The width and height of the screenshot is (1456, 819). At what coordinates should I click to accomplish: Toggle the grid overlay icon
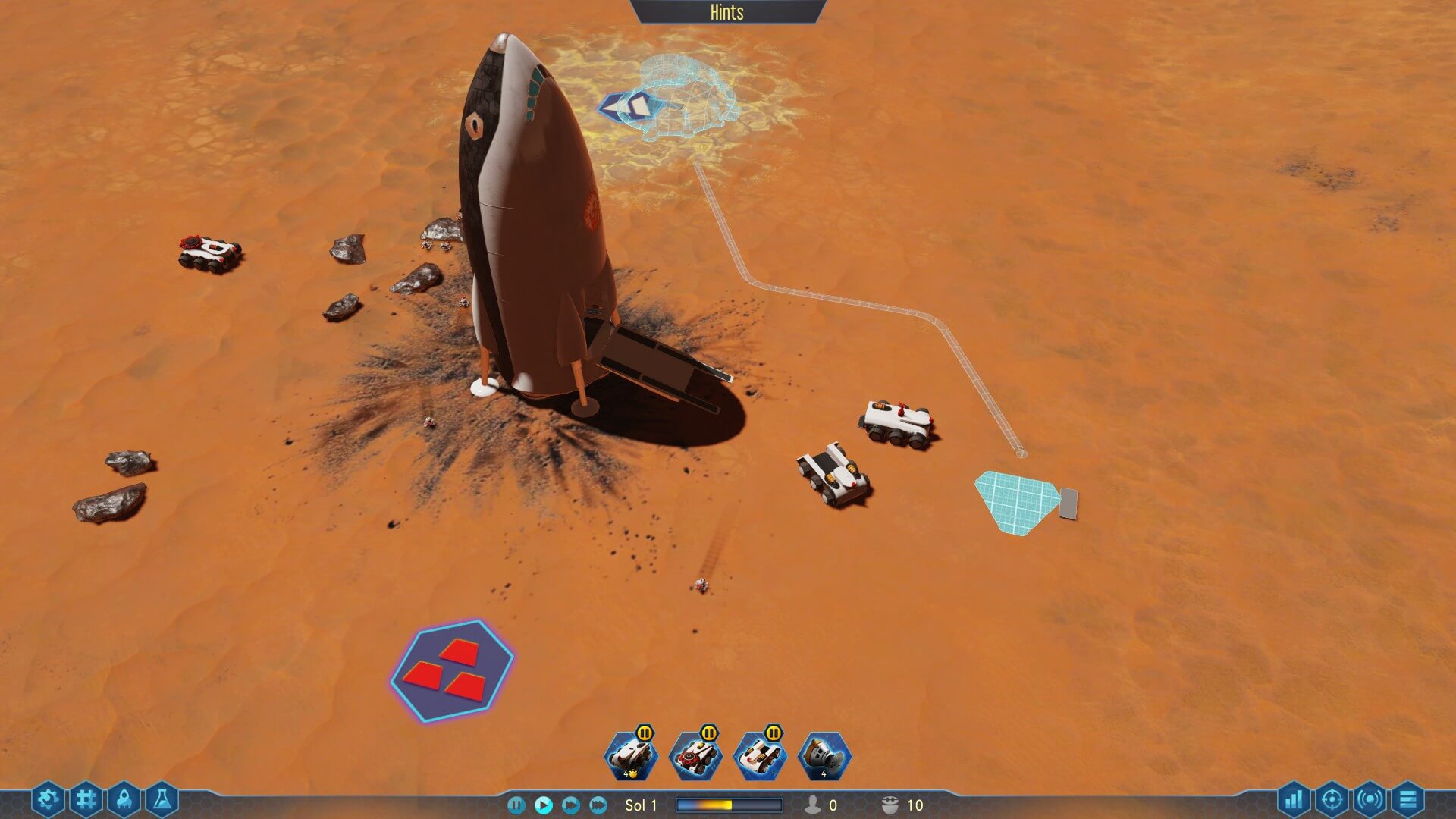86,799
